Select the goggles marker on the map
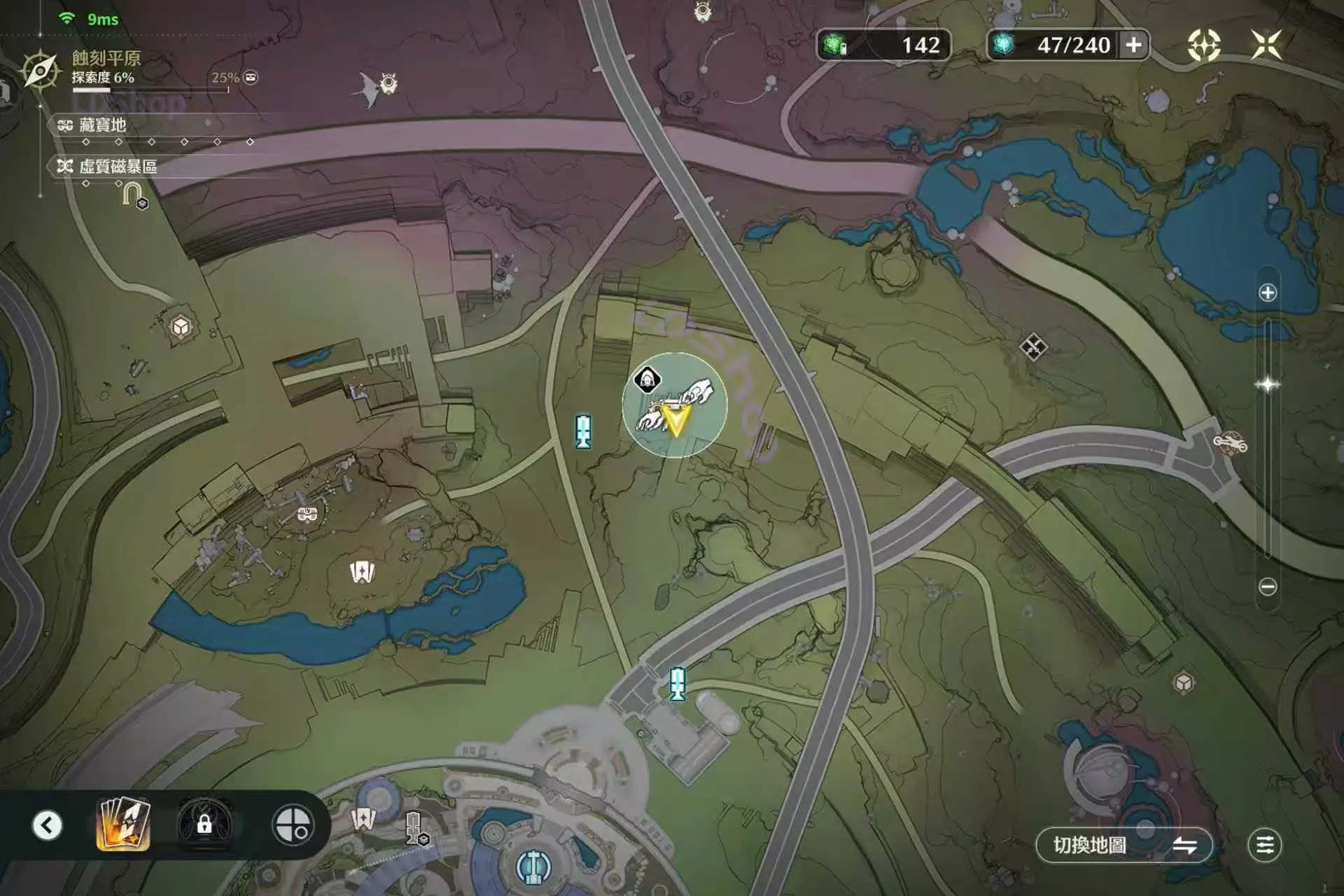1344x896 pixels. [x=307, y=514]
